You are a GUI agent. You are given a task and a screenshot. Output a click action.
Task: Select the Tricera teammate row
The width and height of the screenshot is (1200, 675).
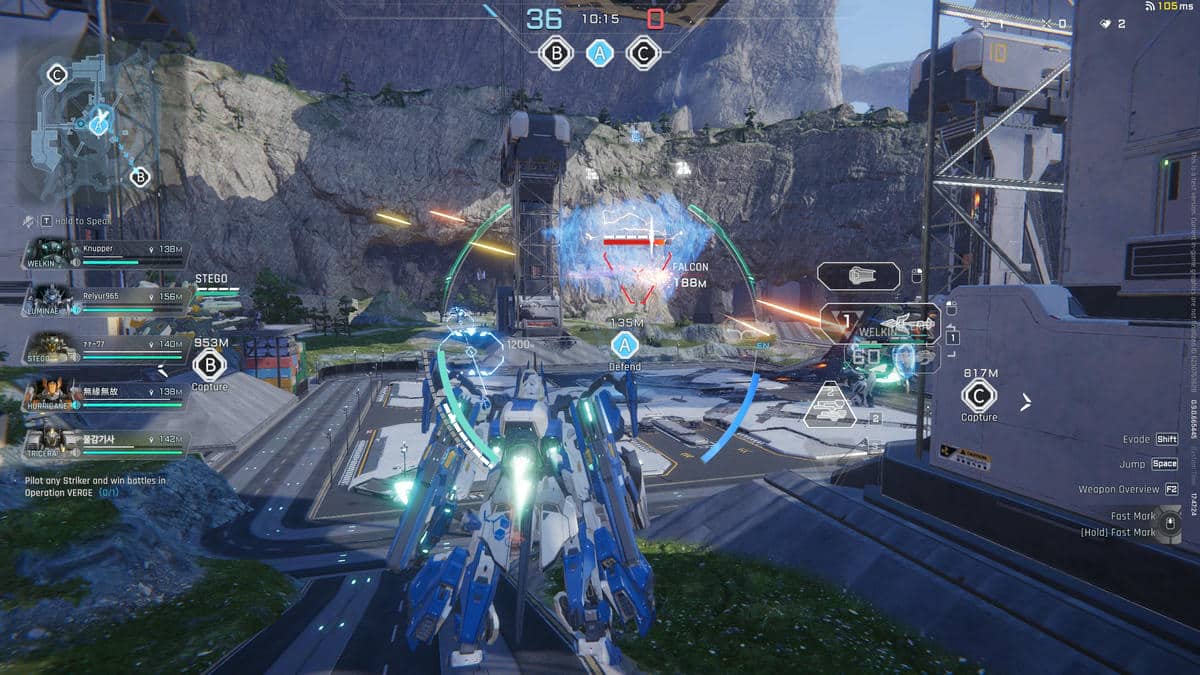click(x=105, y=442)
